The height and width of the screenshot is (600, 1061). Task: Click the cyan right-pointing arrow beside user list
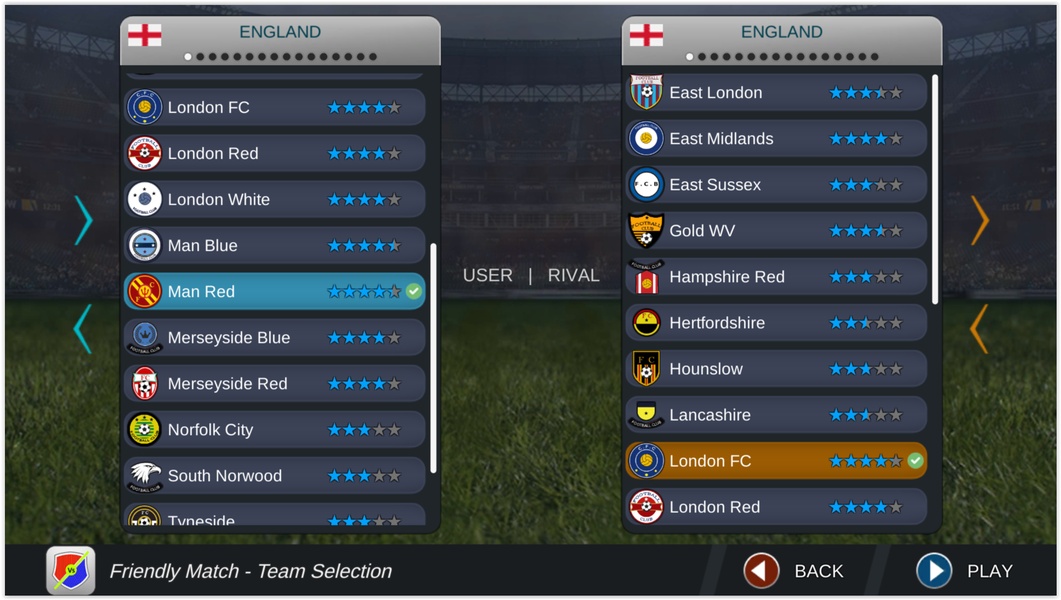point(83,221)
